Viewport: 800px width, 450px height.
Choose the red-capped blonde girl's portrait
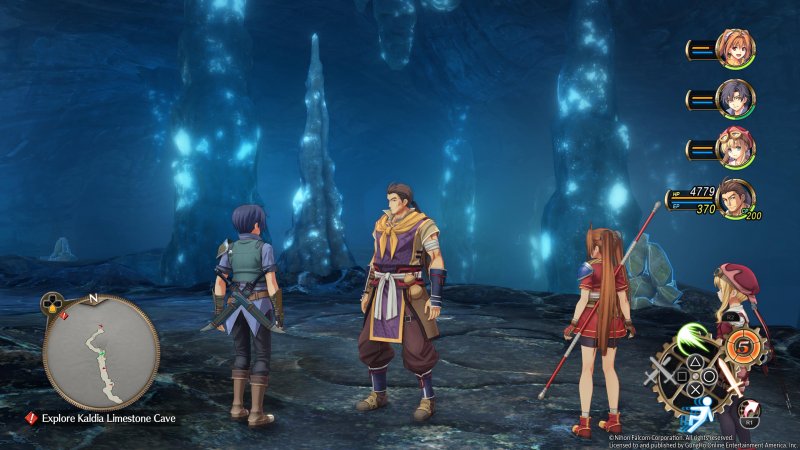click(x=735, y=148)
